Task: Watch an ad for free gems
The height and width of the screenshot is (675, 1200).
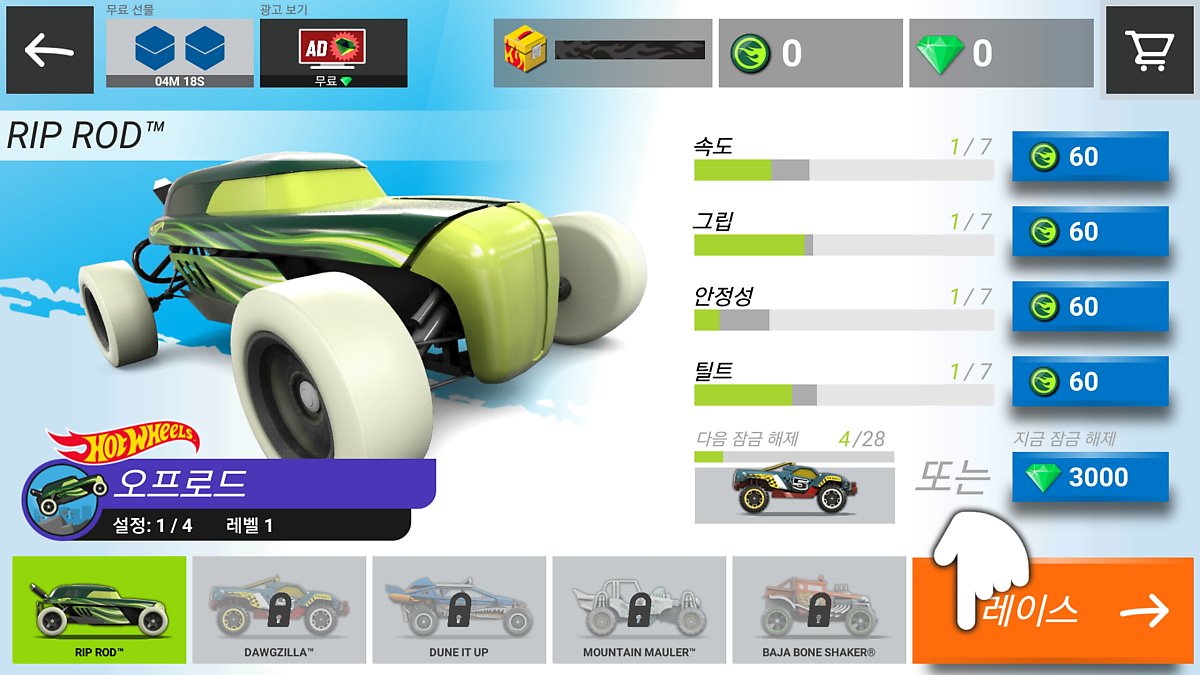Action: (x=333, y=52)
